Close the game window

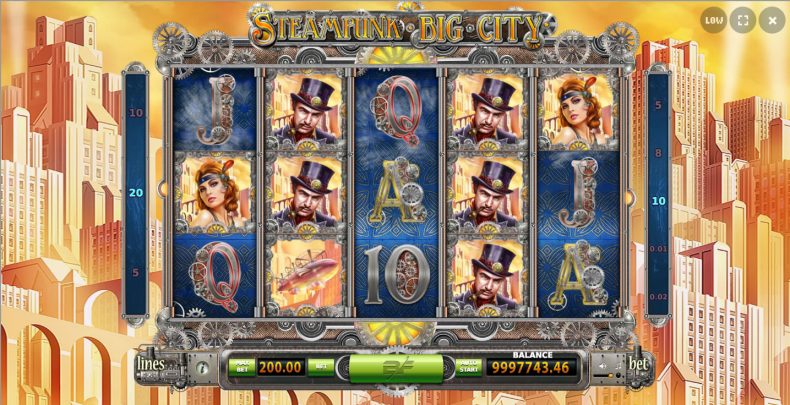pos(772,19)
